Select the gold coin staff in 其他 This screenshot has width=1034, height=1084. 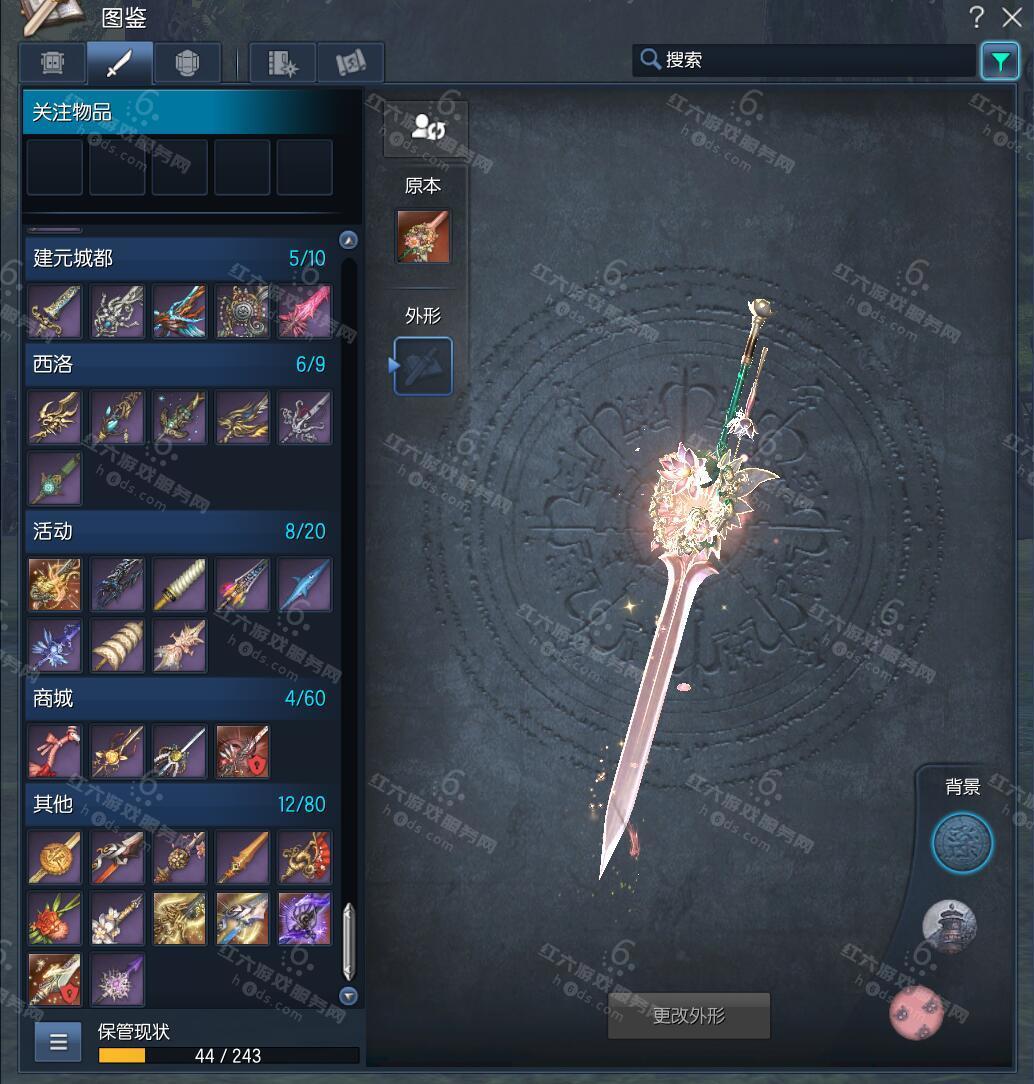click(x=54, y=857)
